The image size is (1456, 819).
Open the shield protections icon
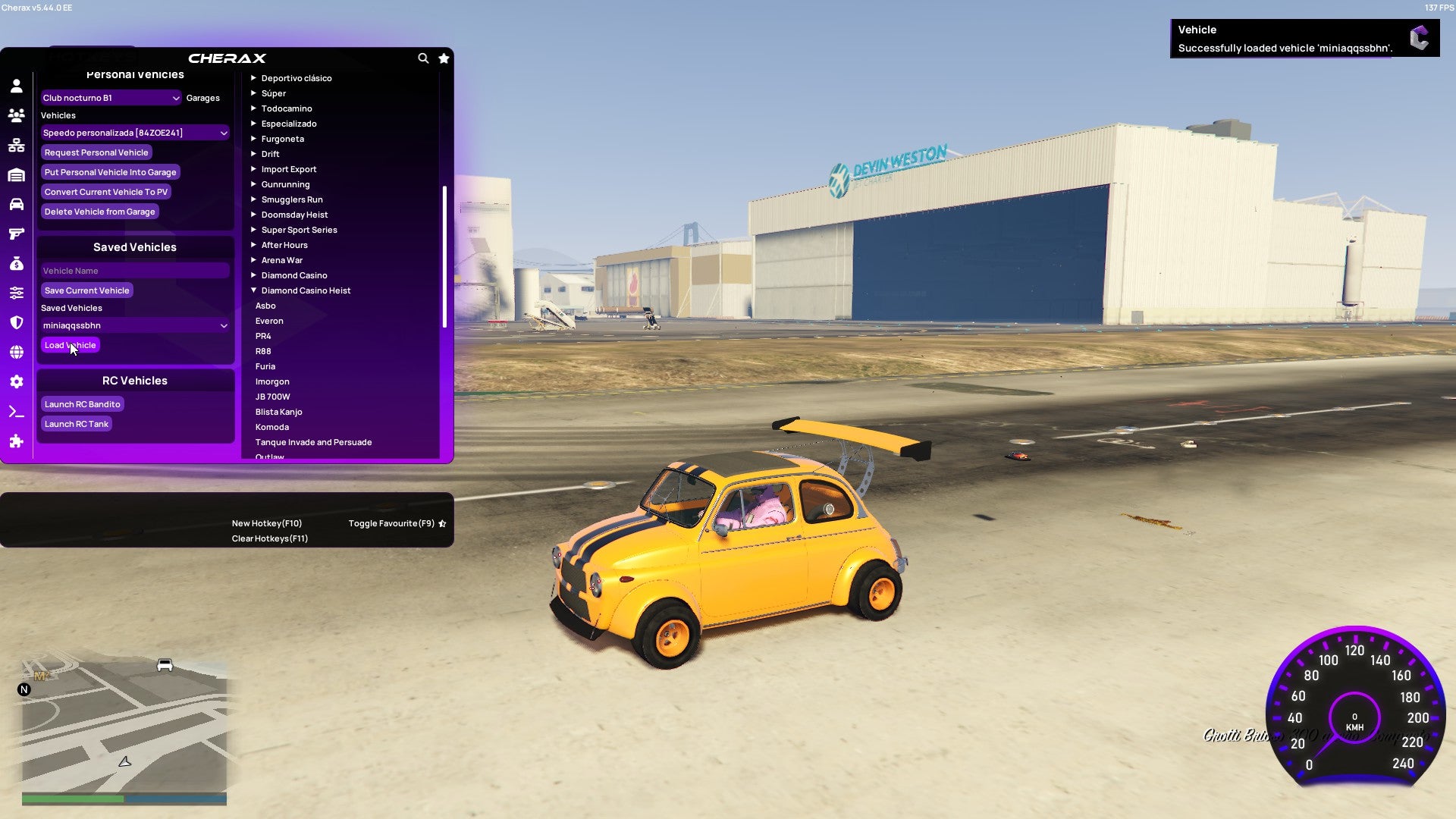17,322
